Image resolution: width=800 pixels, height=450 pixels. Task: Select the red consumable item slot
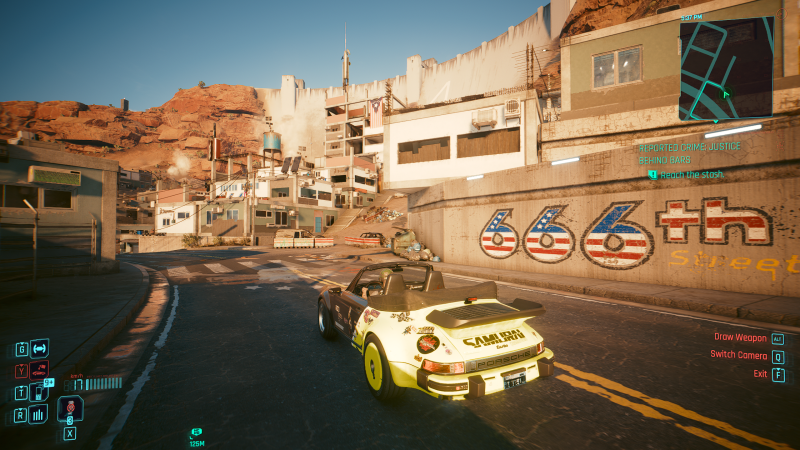[70, 409]
